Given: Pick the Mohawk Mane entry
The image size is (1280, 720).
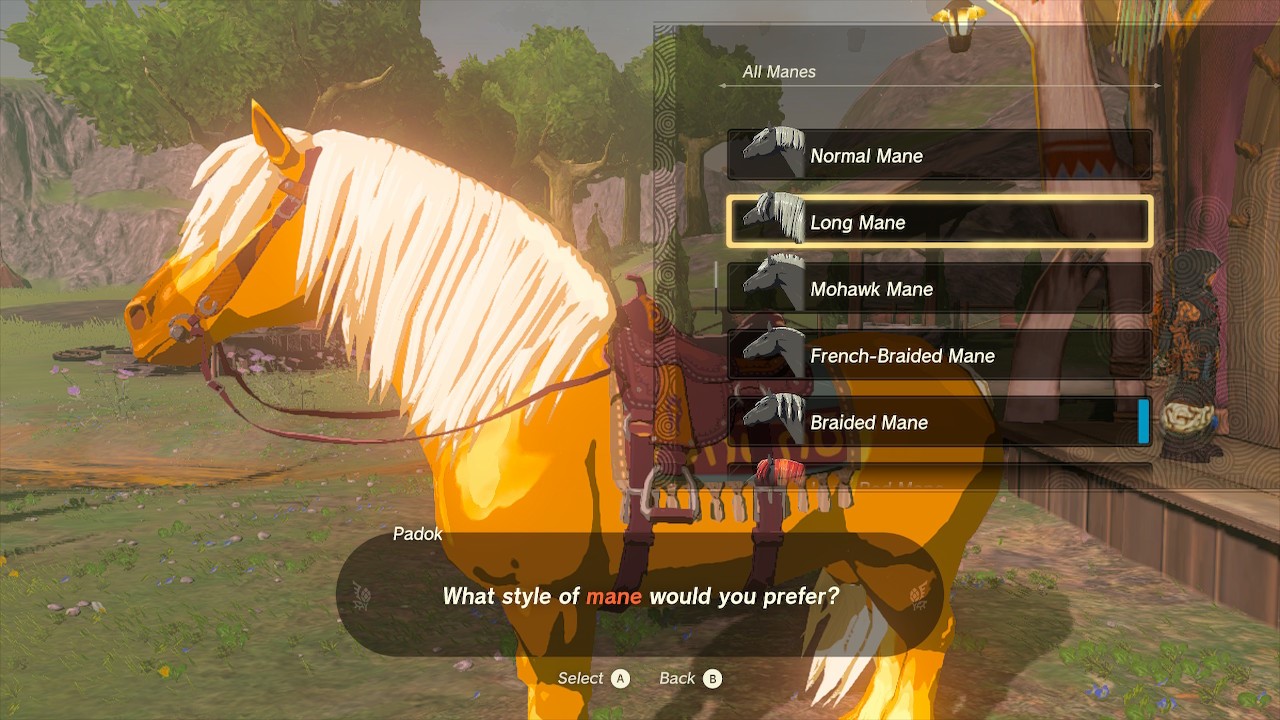Looking at the screenshot, I should coord(938,289).
